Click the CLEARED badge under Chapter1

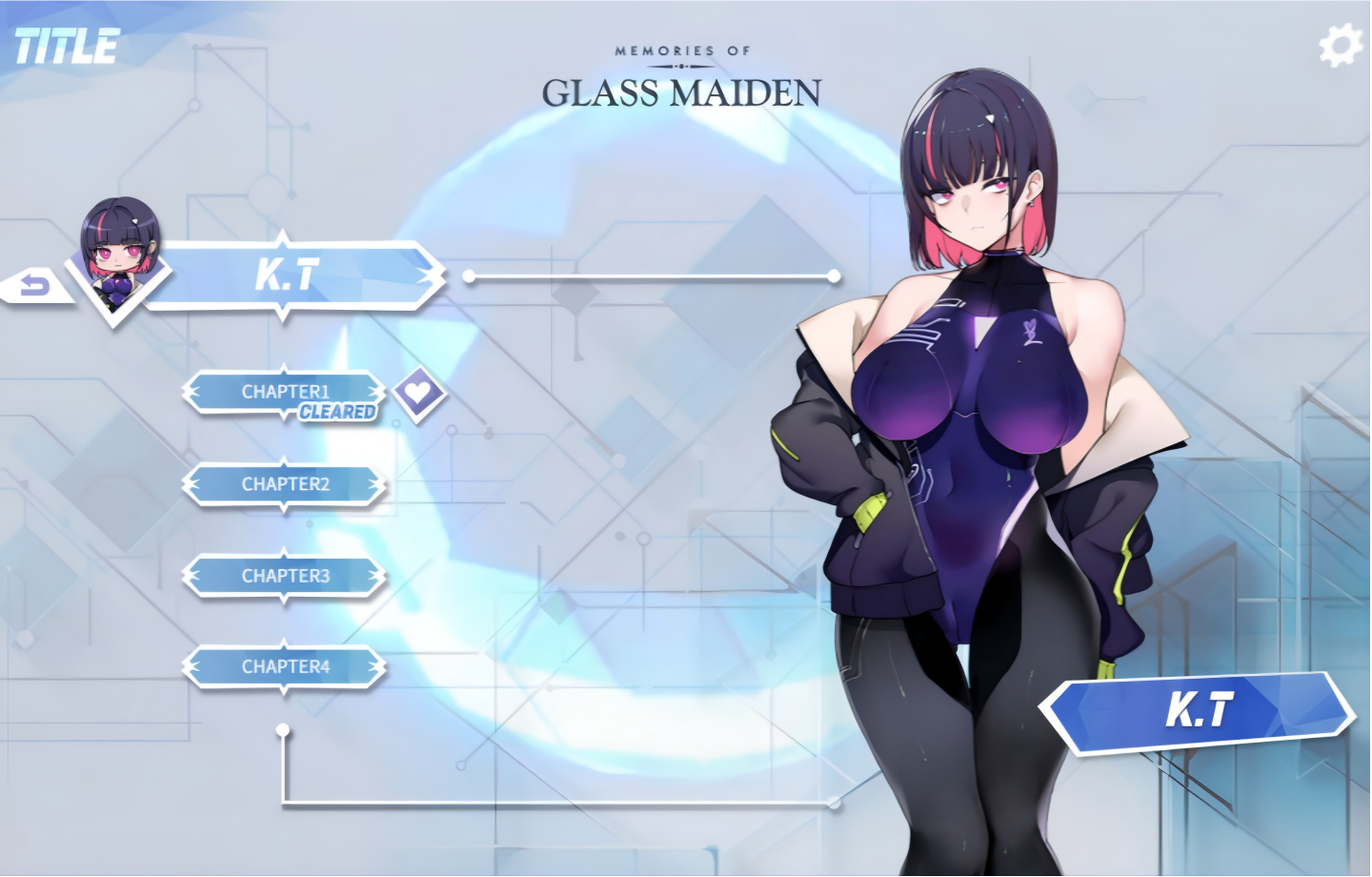[335, 412]
